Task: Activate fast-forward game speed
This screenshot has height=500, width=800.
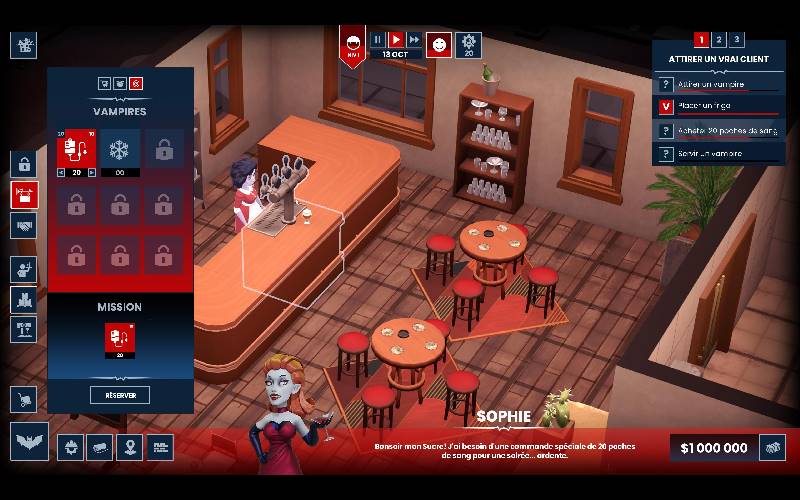Action: tap(414, 40)
